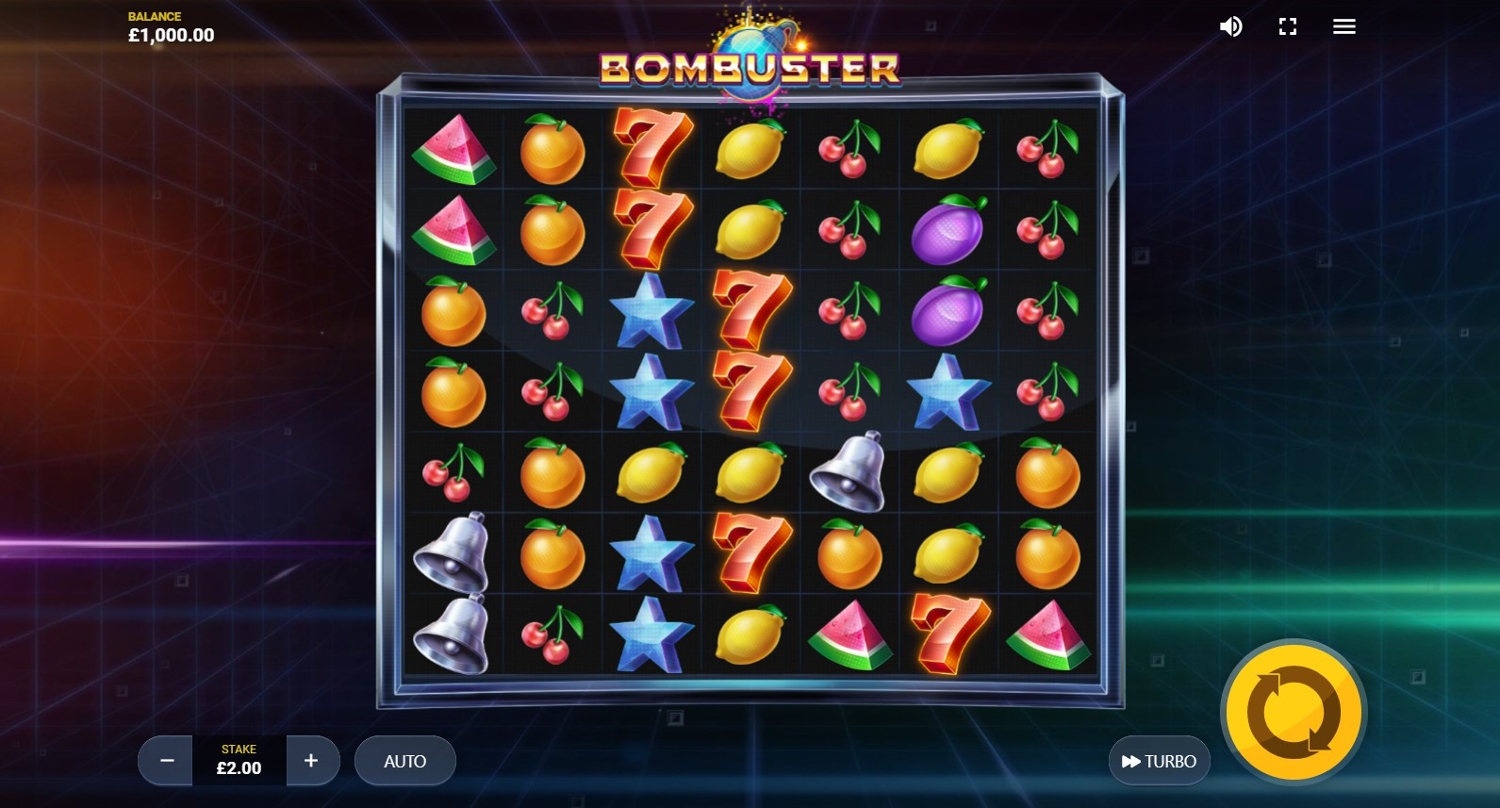Screen dimensions: 1500x808
Task: Open the Auto spin options
Action: tap(405, 761)
